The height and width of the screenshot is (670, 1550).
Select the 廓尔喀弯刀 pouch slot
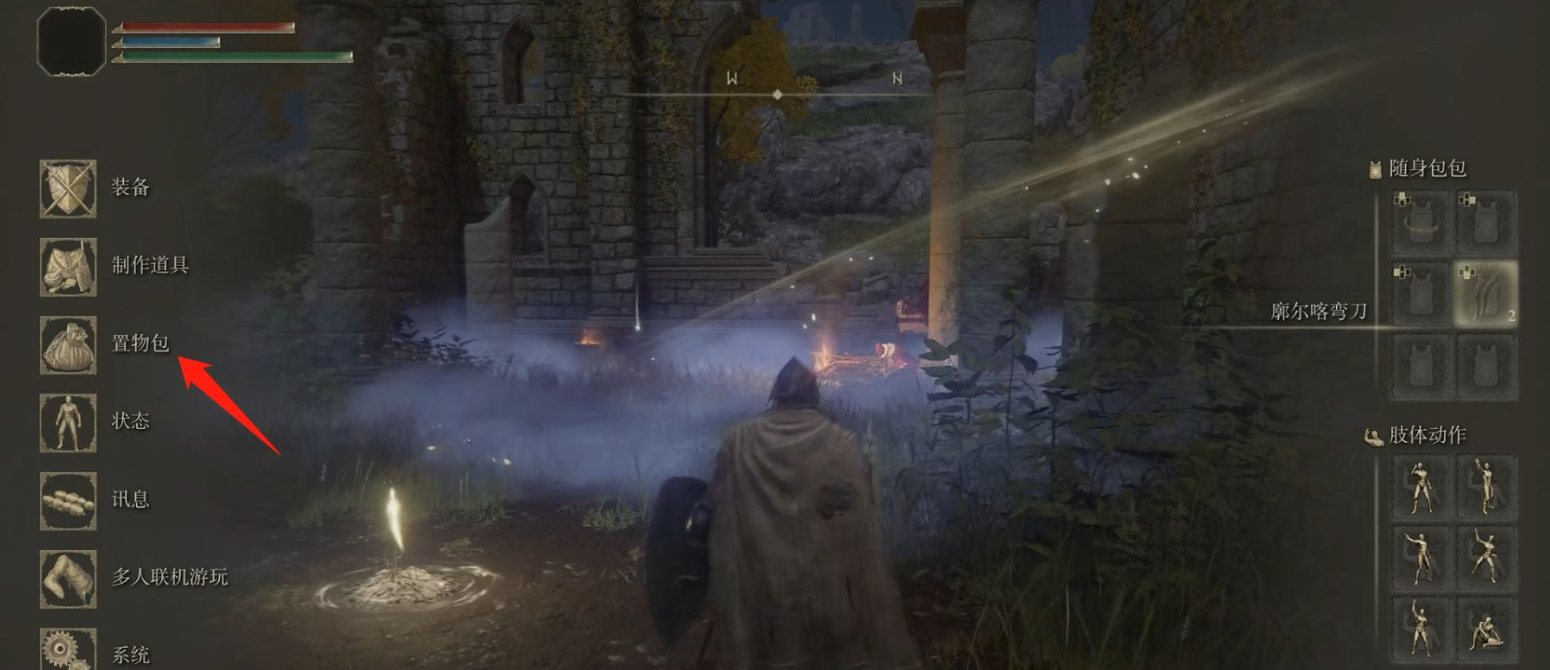click(1486, 295)
